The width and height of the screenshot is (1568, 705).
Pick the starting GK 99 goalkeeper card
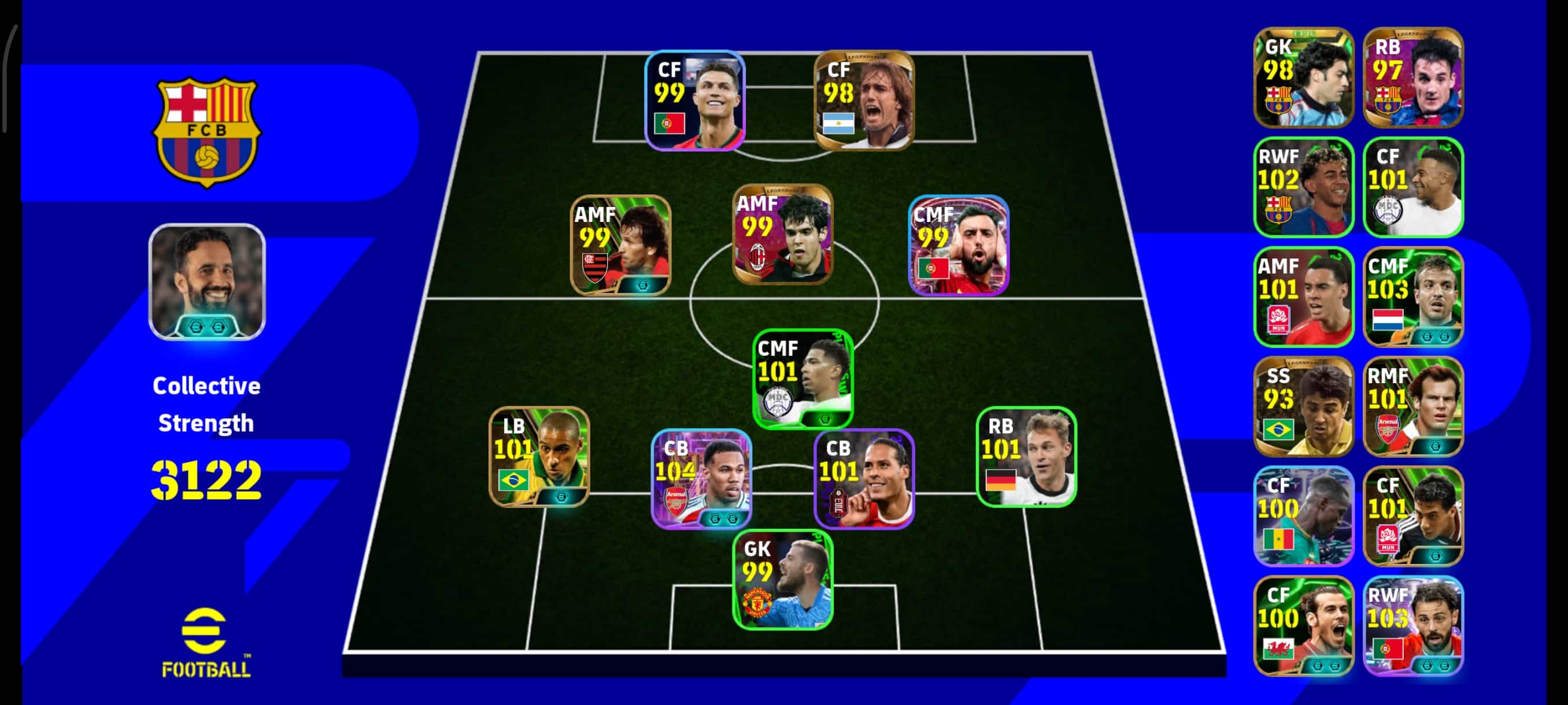click(x=782, y=579)
